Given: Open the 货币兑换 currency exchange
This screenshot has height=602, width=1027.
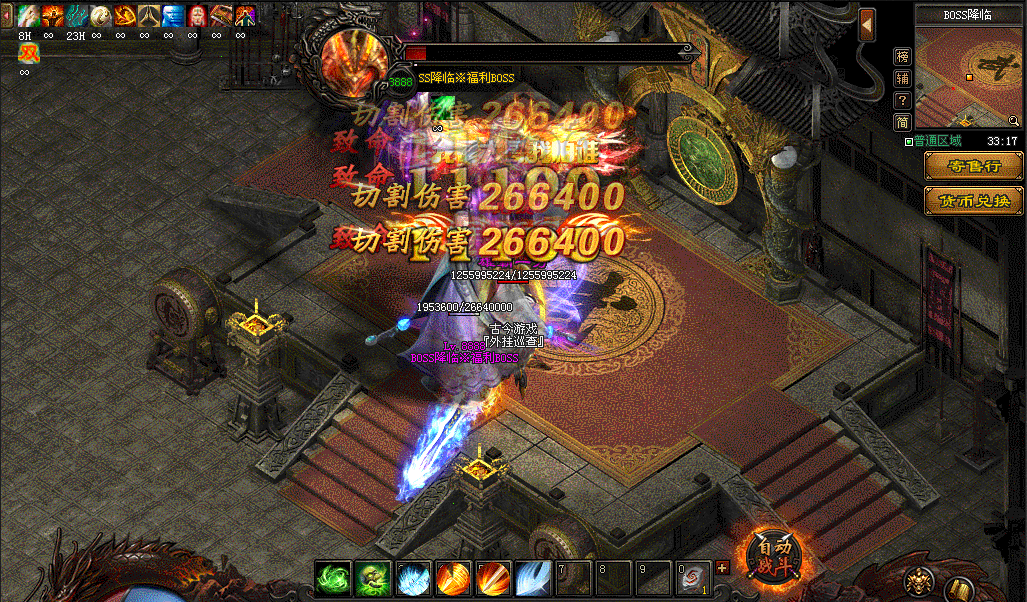Looking at the screenshot, I should click(x=973, y=200).
